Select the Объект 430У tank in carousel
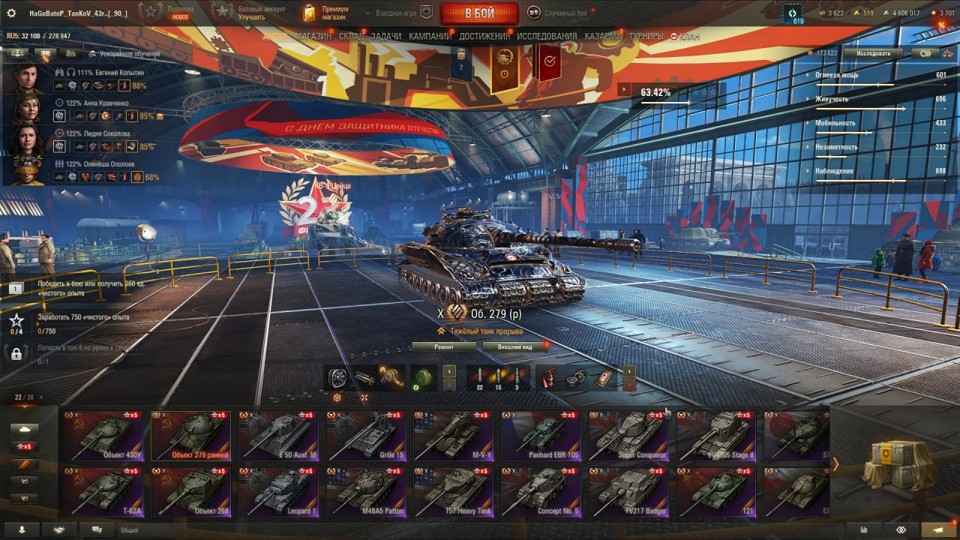960x540 pixels. [104, 435]
